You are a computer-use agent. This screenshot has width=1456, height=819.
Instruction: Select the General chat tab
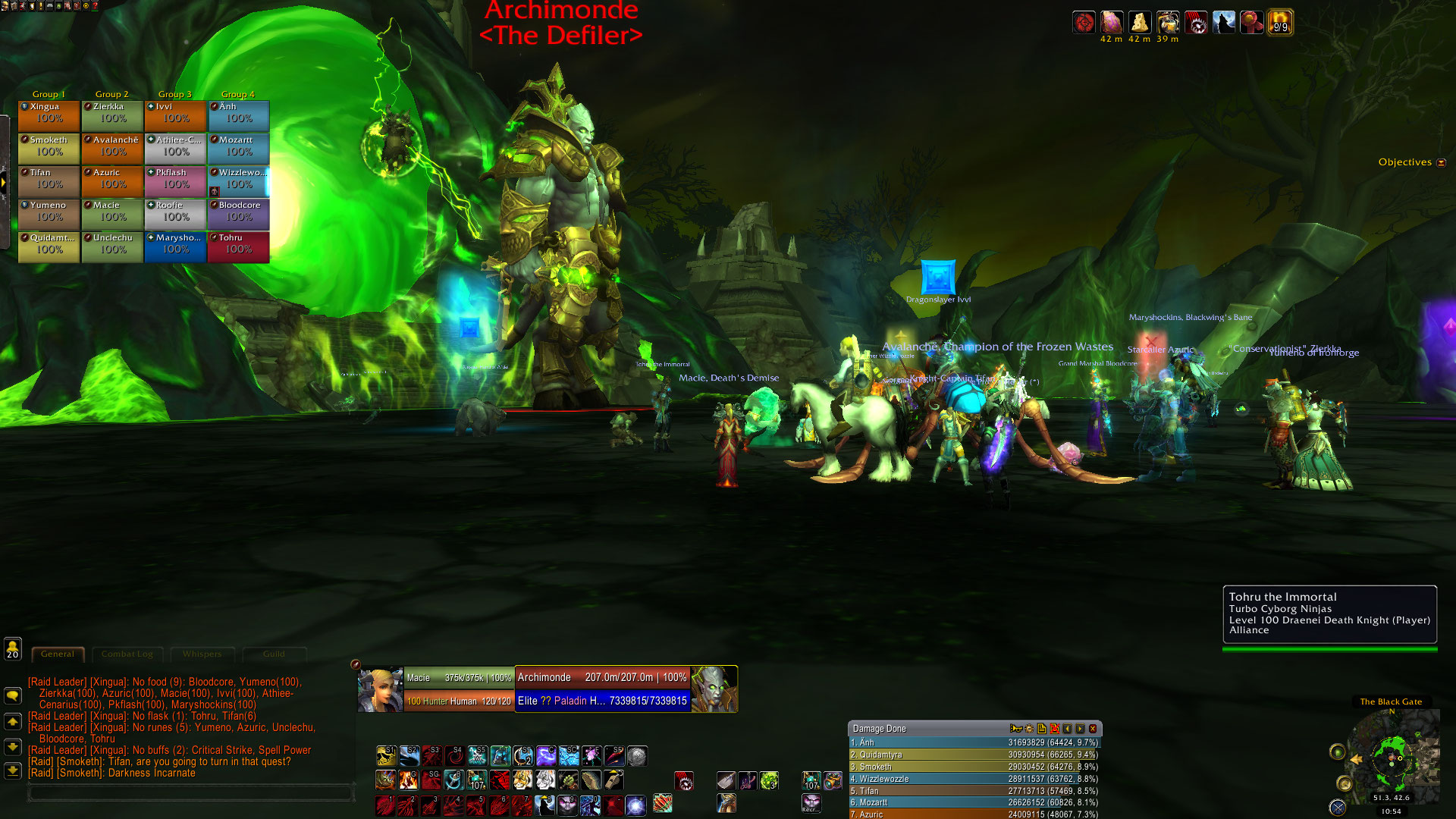coord(58,654)
